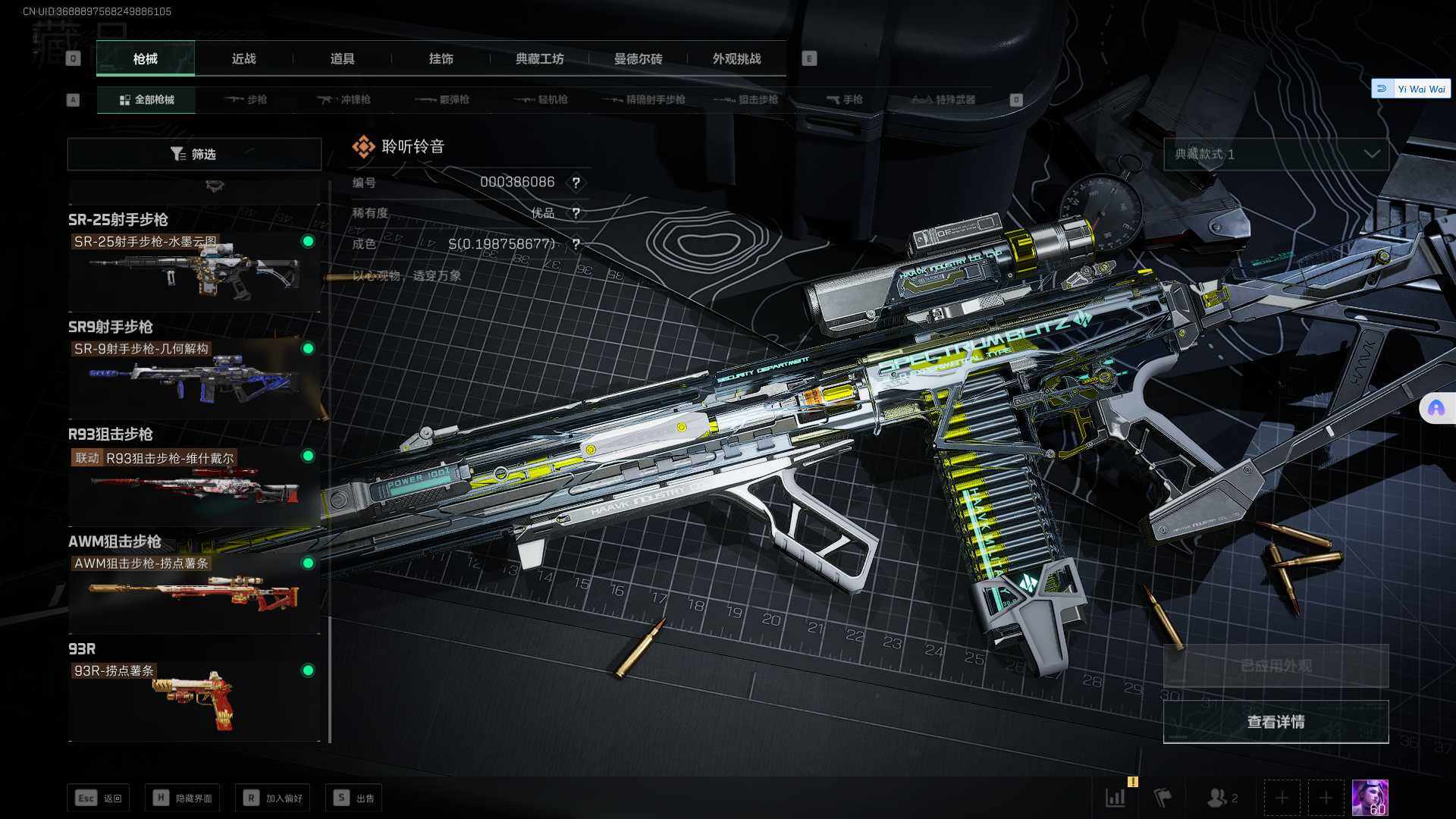Open the 筛选 filter button

194,154
